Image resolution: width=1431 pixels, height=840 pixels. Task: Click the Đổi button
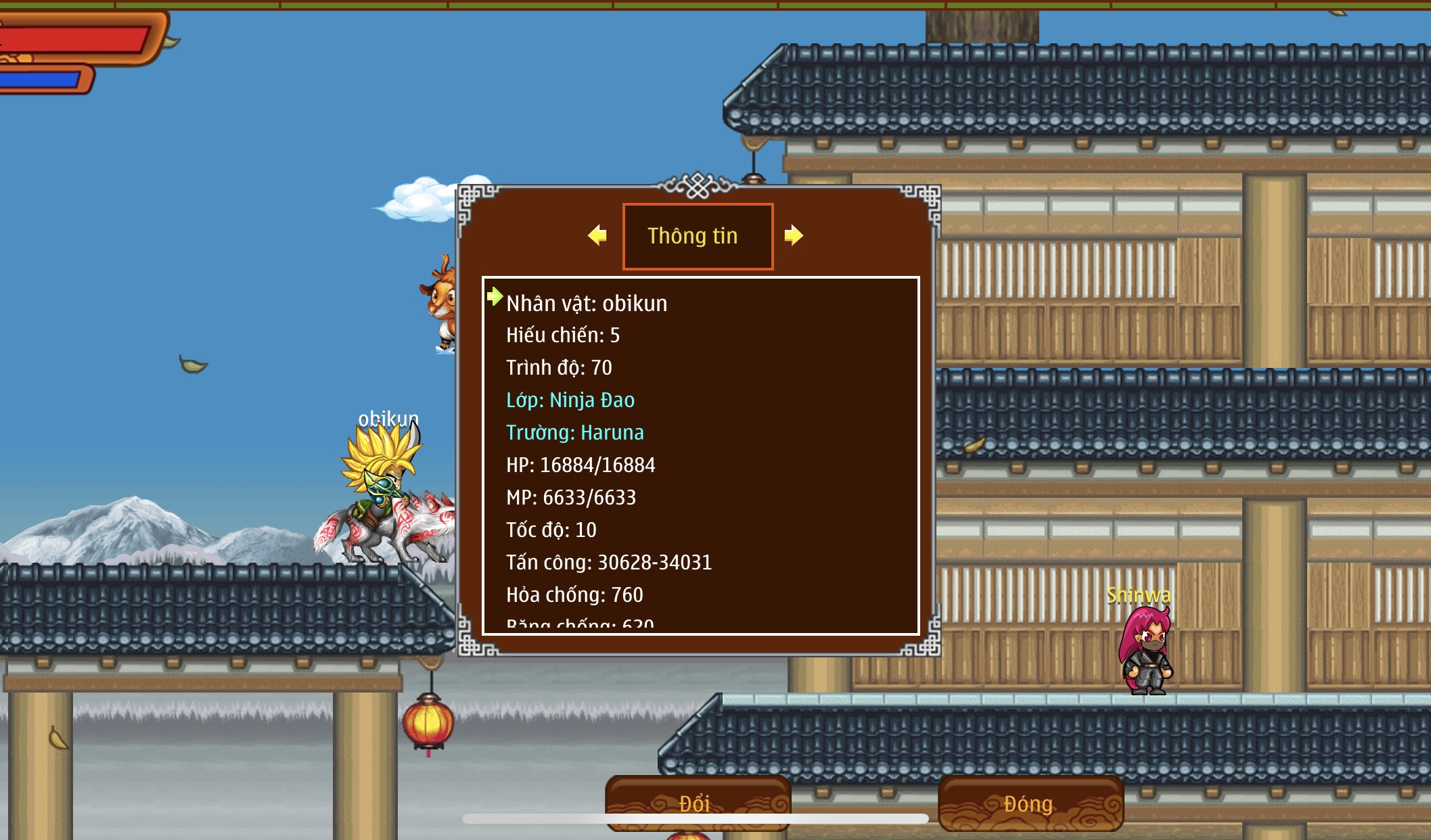click(697, 803)
